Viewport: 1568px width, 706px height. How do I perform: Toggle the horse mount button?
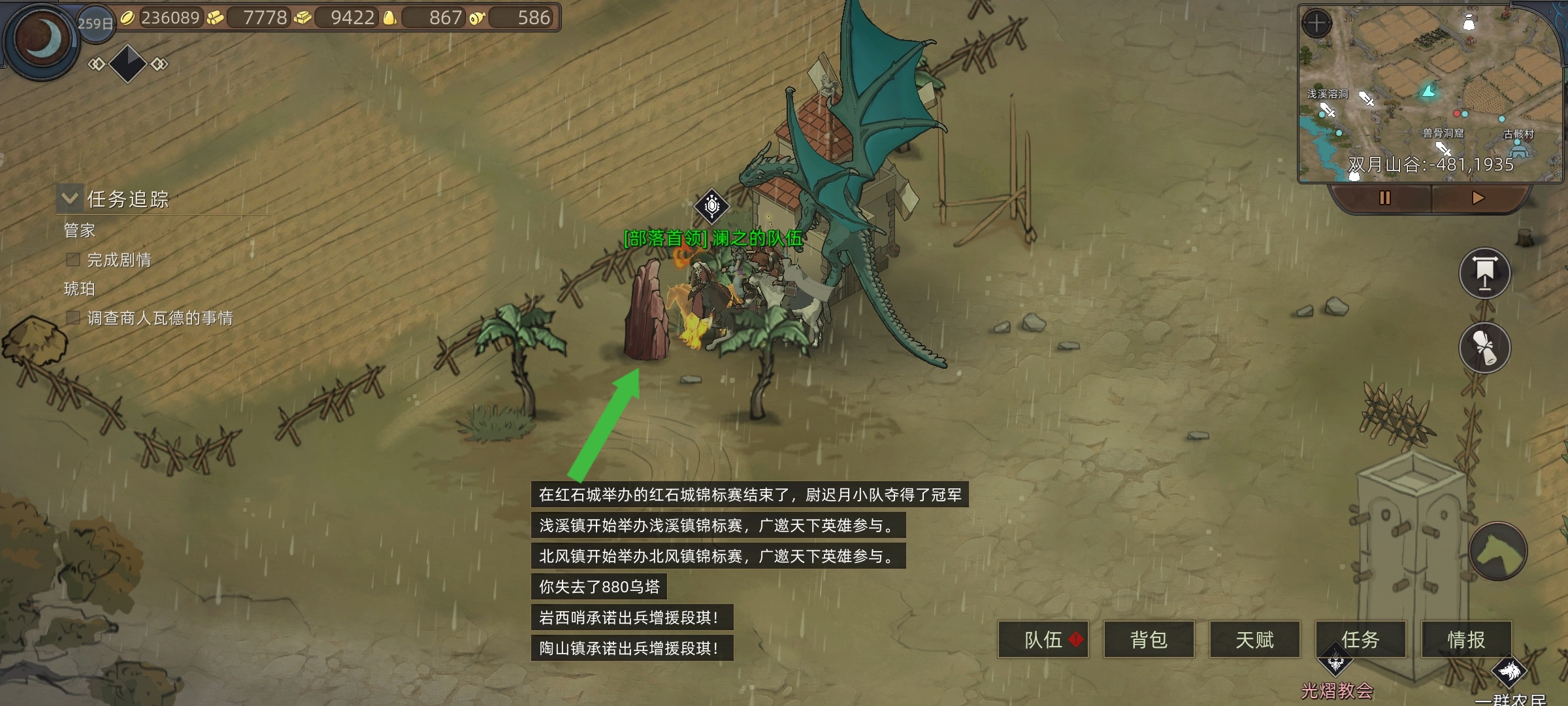point(1497,551)
